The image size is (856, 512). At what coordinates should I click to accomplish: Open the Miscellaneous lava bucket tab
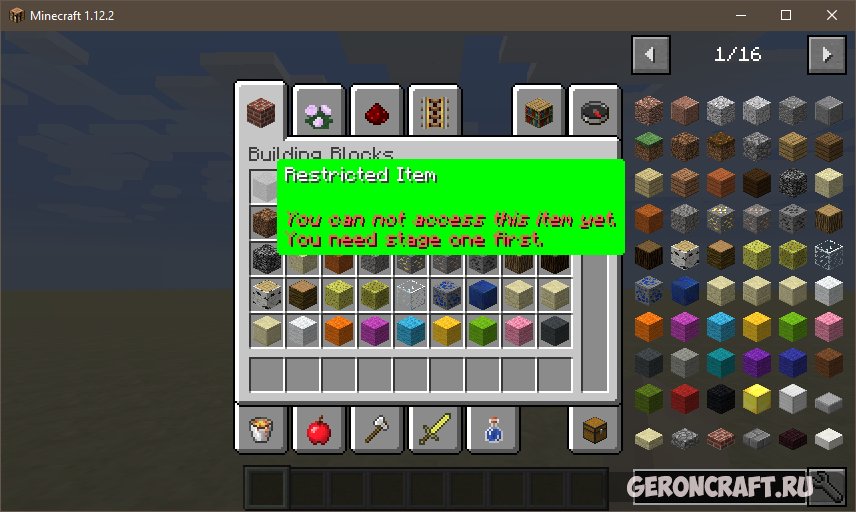262,430
